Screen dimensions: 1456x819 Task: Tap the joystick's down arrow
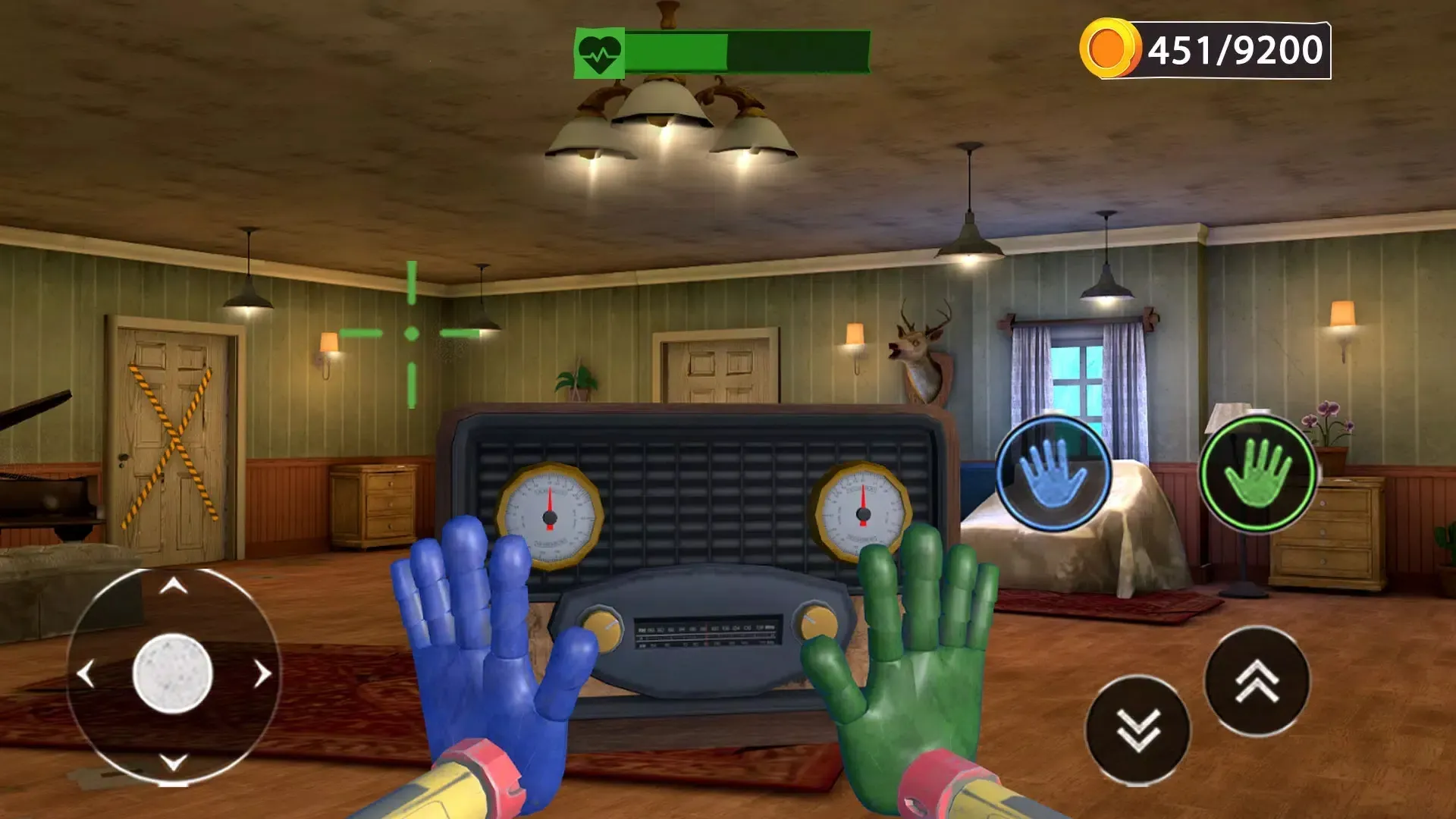(x=174, y=761)
